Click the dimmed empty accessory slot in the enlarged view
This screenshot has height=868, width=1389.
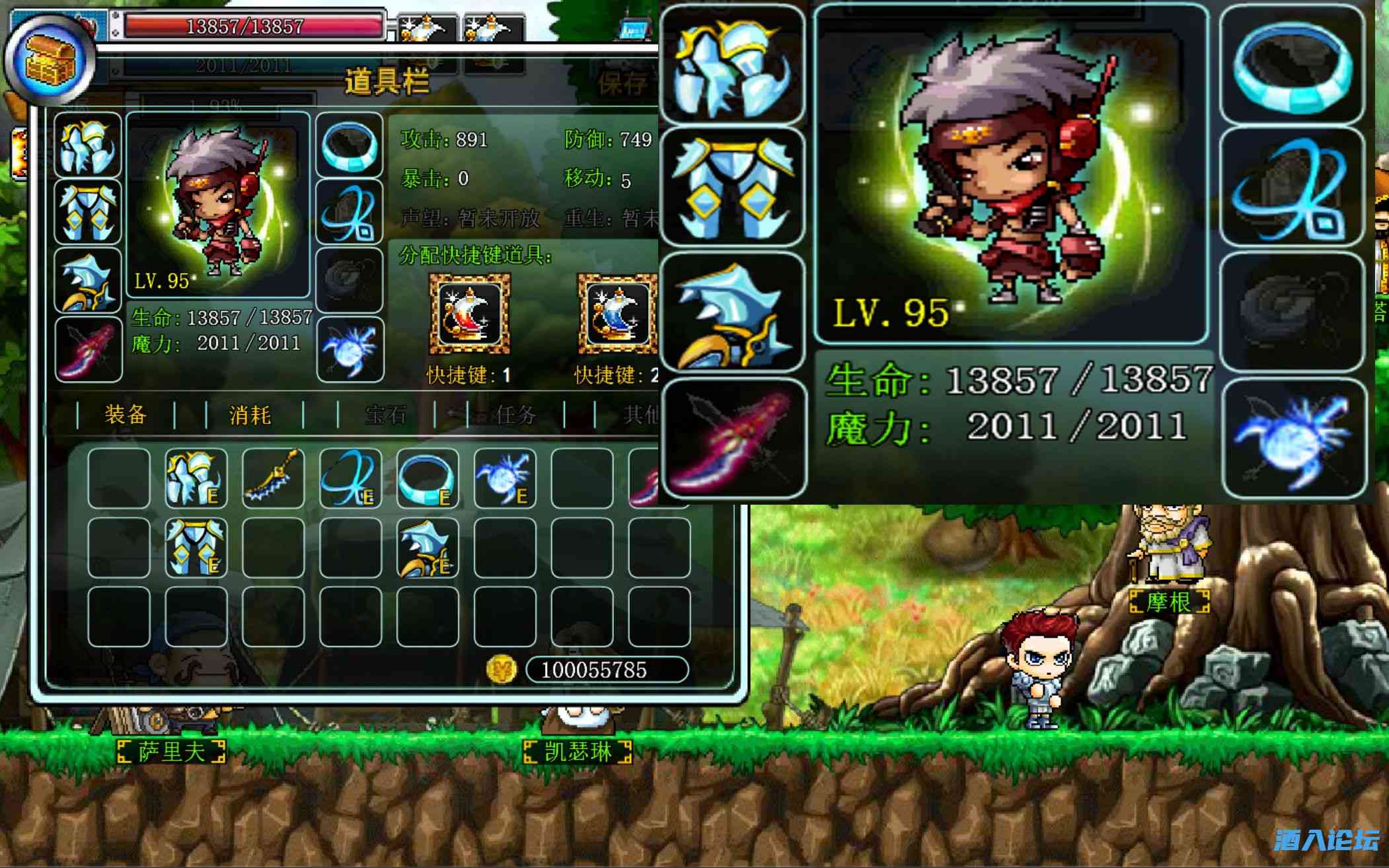[x=1291, y=312]
